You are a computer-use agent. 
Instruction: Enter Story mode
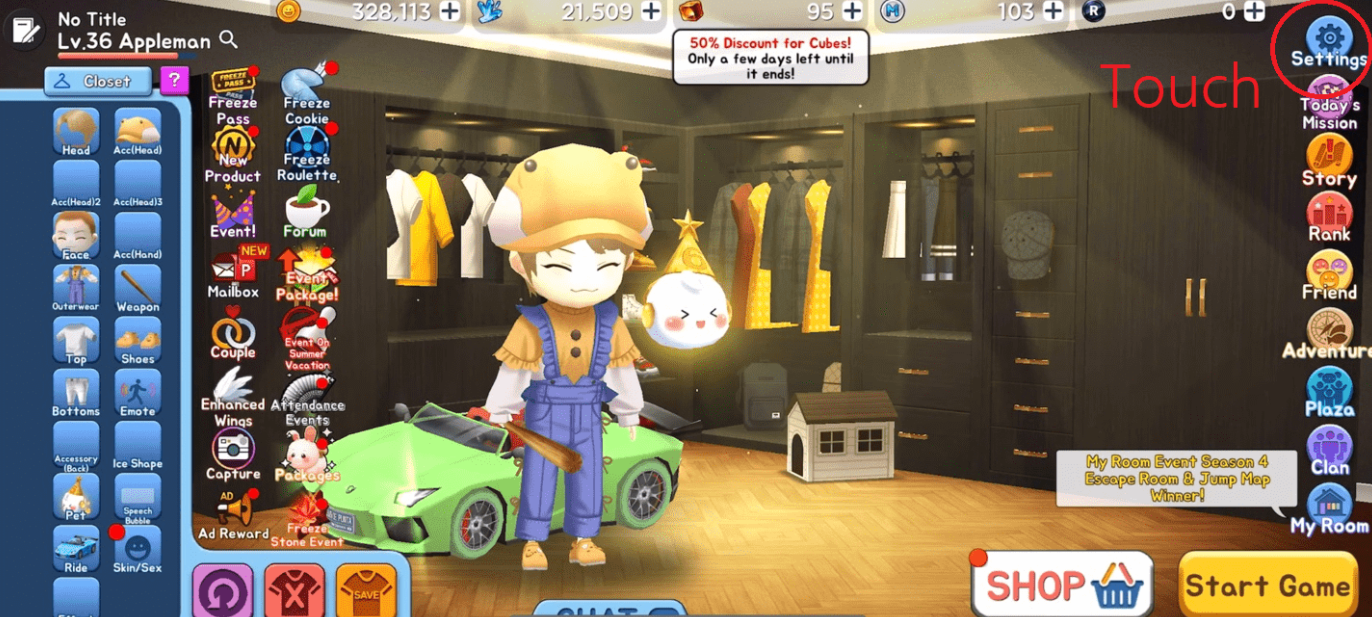click(x=1329, y=160)
